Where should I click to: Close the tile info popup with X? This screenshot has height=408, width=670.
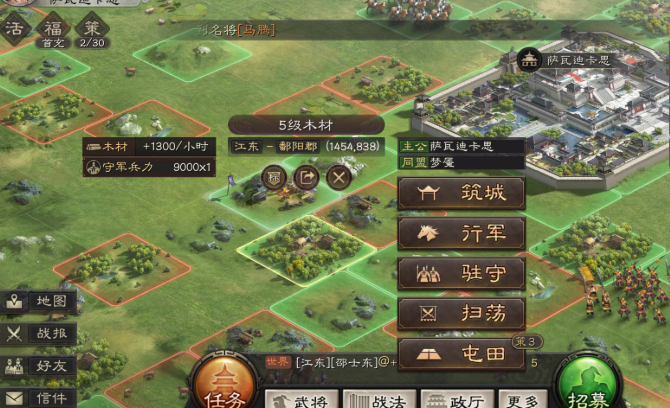339,177
